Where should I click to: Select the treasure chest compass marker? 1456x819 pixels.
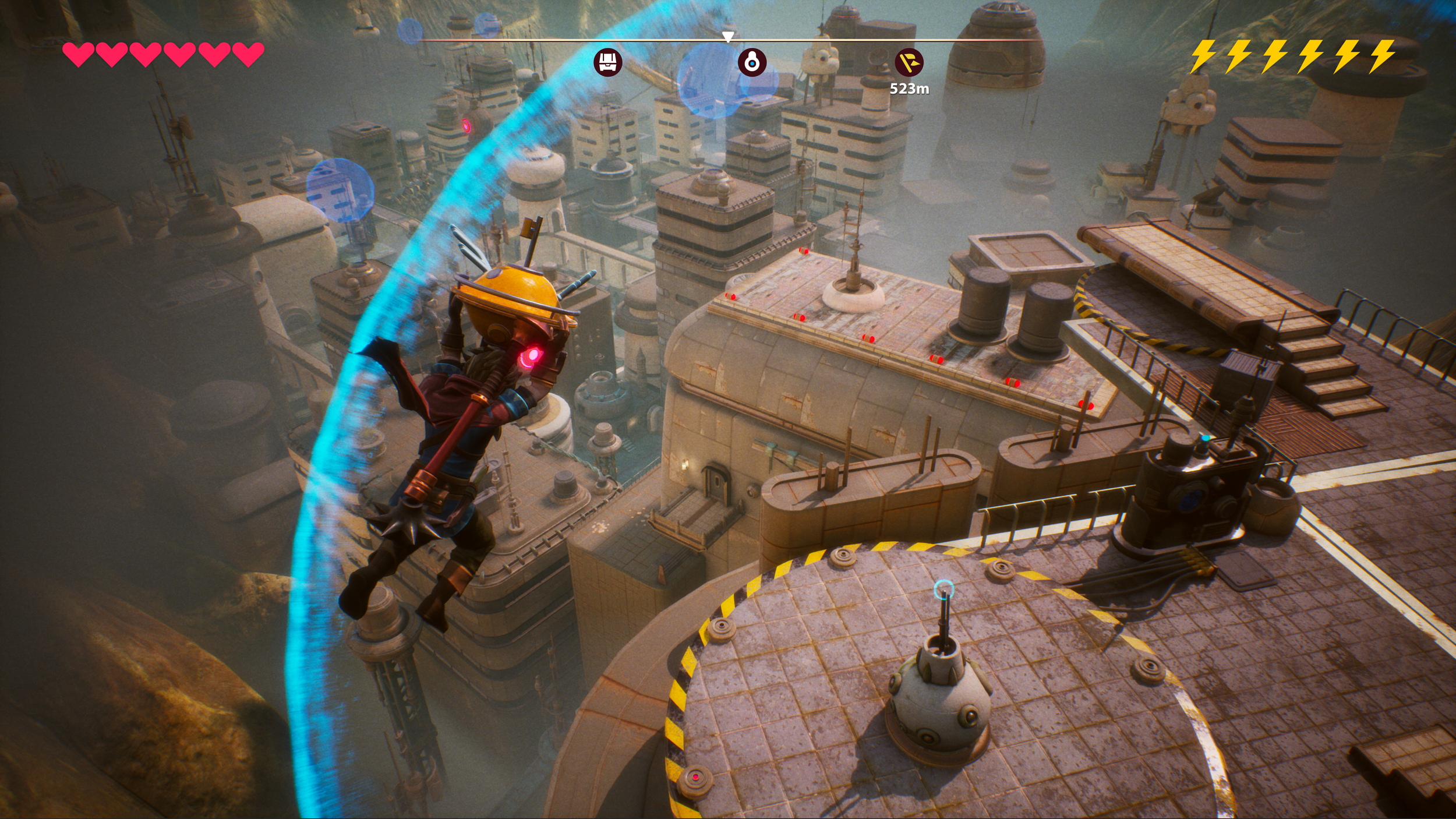pyautogui.click(x=607, y=62)
